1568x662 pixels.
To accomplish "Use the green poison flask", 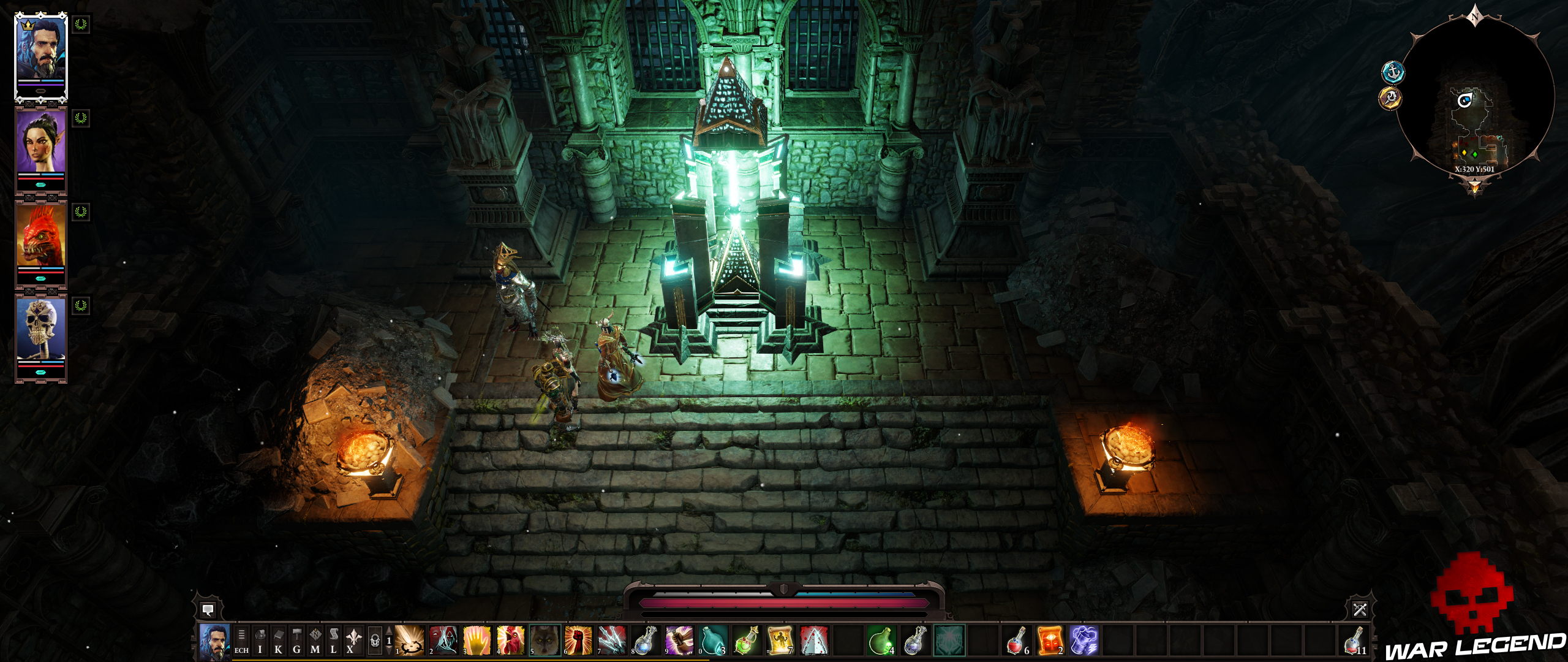I will [881, 641].
